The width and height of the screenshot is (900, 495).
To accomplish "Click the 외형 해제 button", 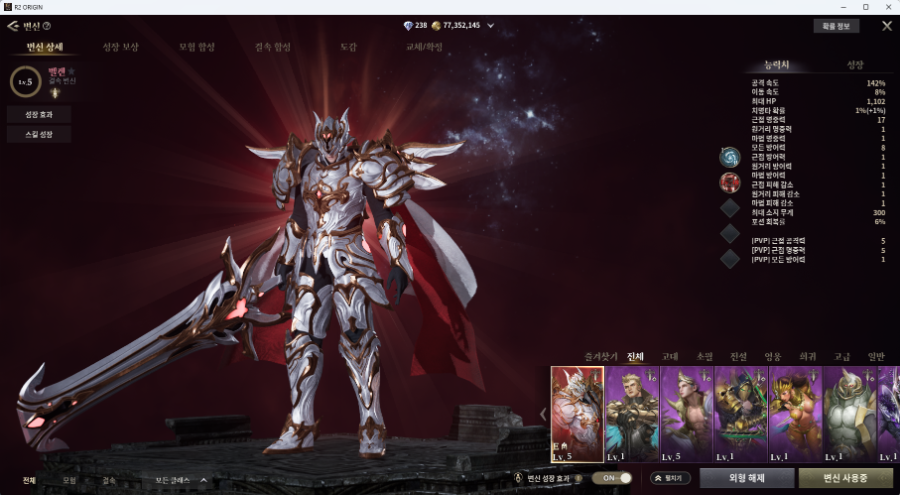I will [746, 478].
